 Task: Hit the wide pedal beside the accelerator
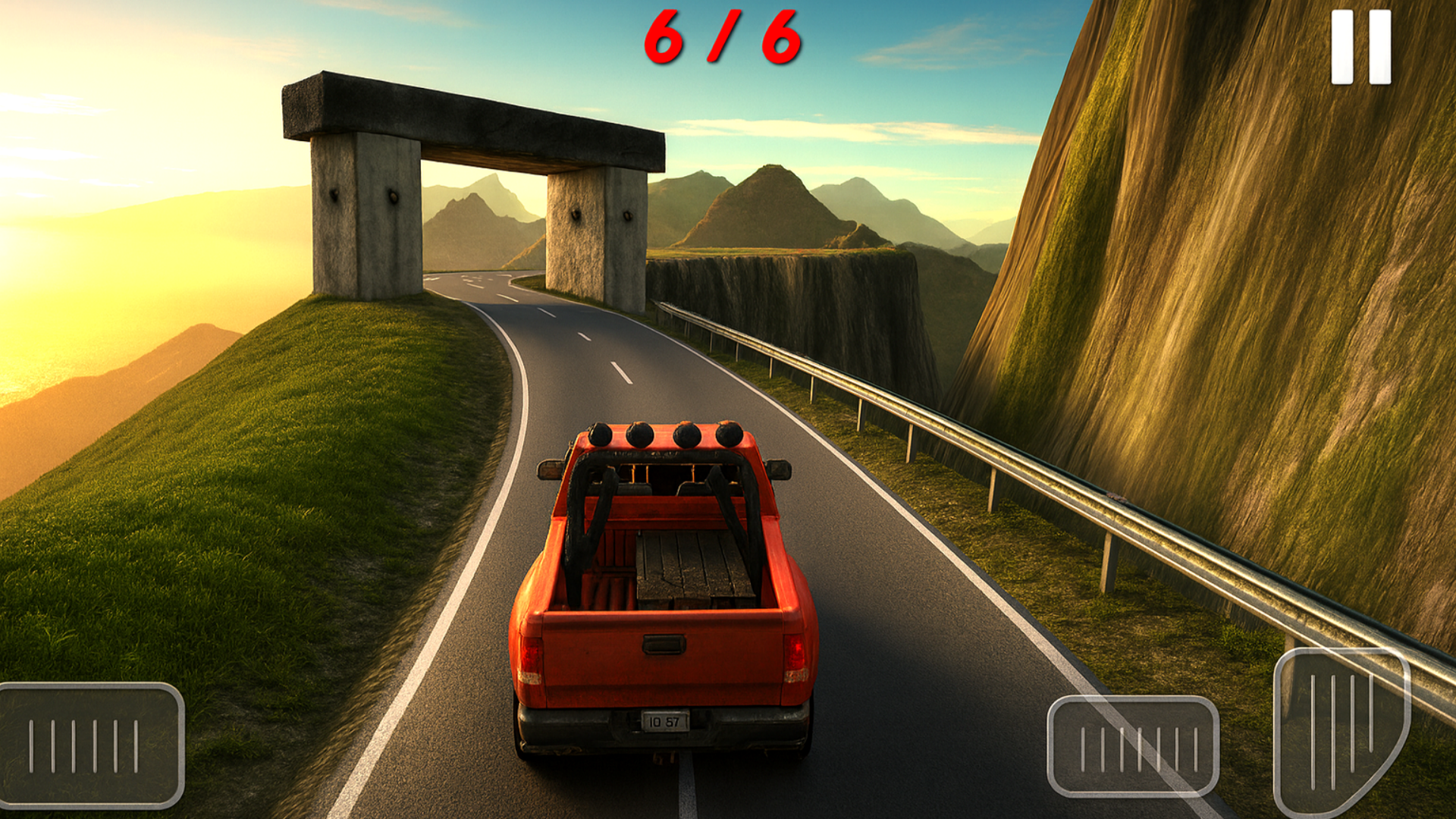coord(1133,746)
